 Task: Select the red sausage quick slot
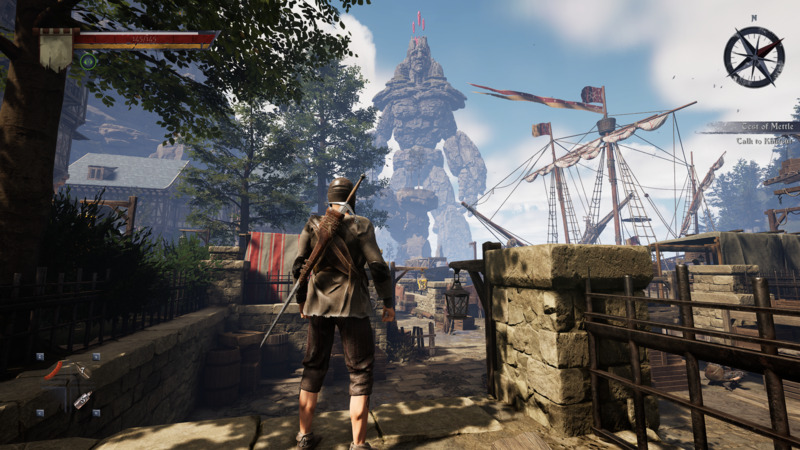tap(54, 369)
